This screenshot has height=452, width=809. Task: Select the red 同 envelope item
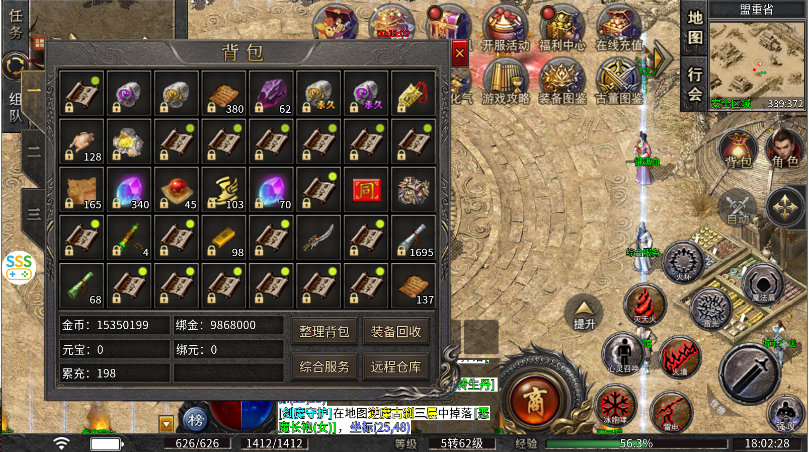(x=366, y=189)
